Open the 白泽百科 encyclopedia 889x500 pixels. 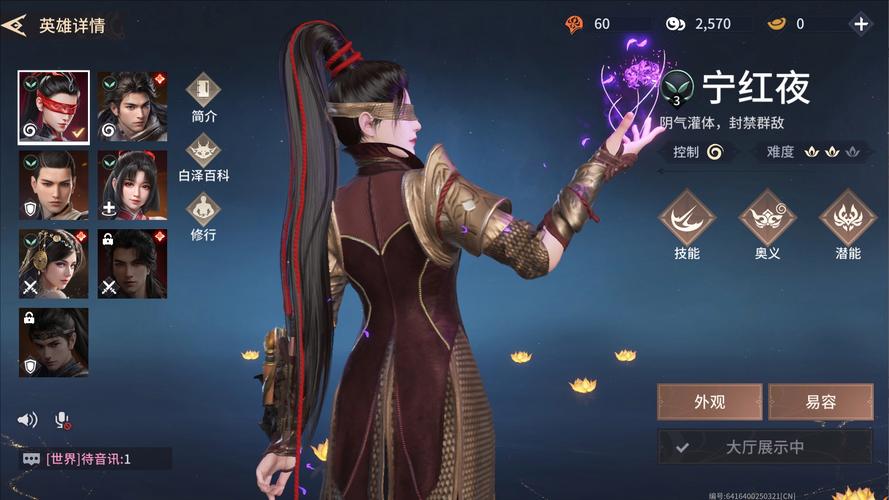203,157
